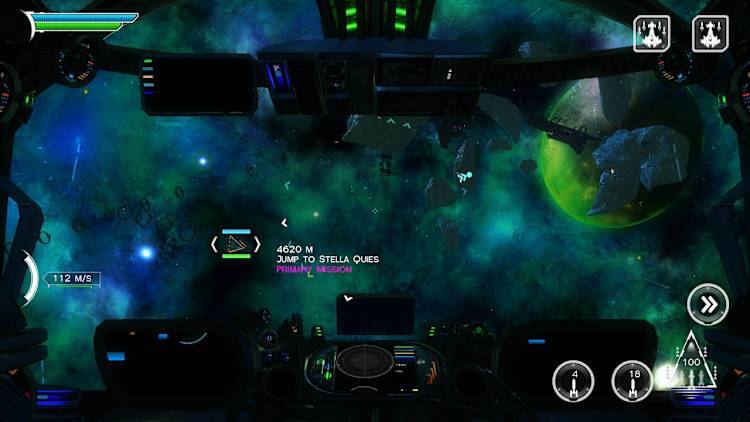Fire the missile with 4 remaining

point(574,381)
